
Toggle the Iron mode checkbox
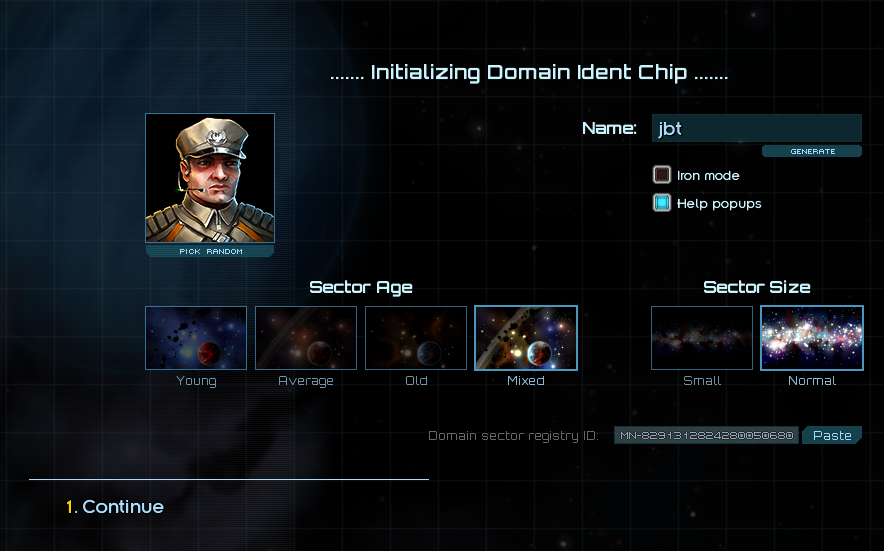pos(661,175)
